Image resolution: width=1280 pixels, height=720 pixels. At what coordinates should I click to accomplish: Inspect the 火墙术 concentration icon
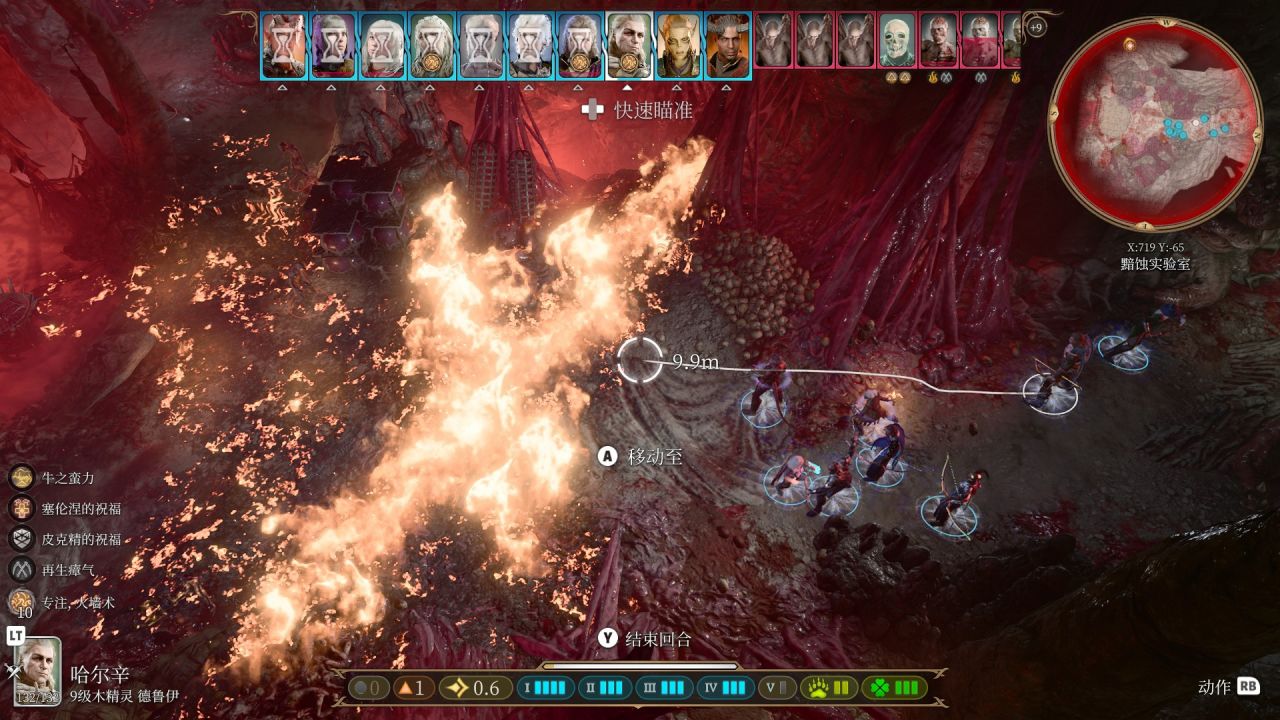(x=22, y=601)
